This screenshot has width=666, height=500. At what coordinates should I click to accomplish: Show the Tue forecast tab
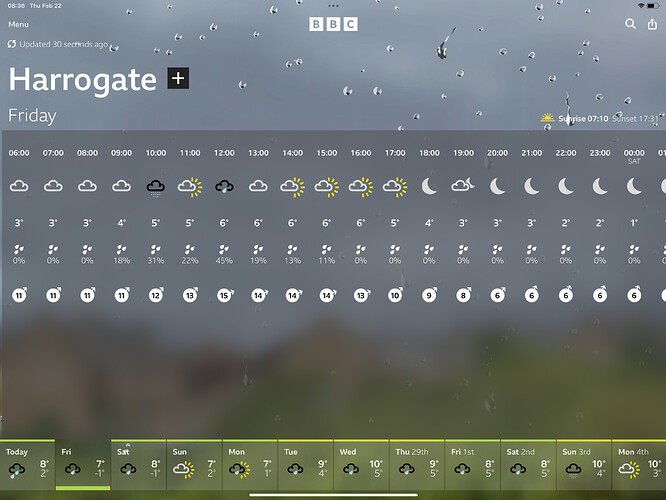(x=305, y=465)
